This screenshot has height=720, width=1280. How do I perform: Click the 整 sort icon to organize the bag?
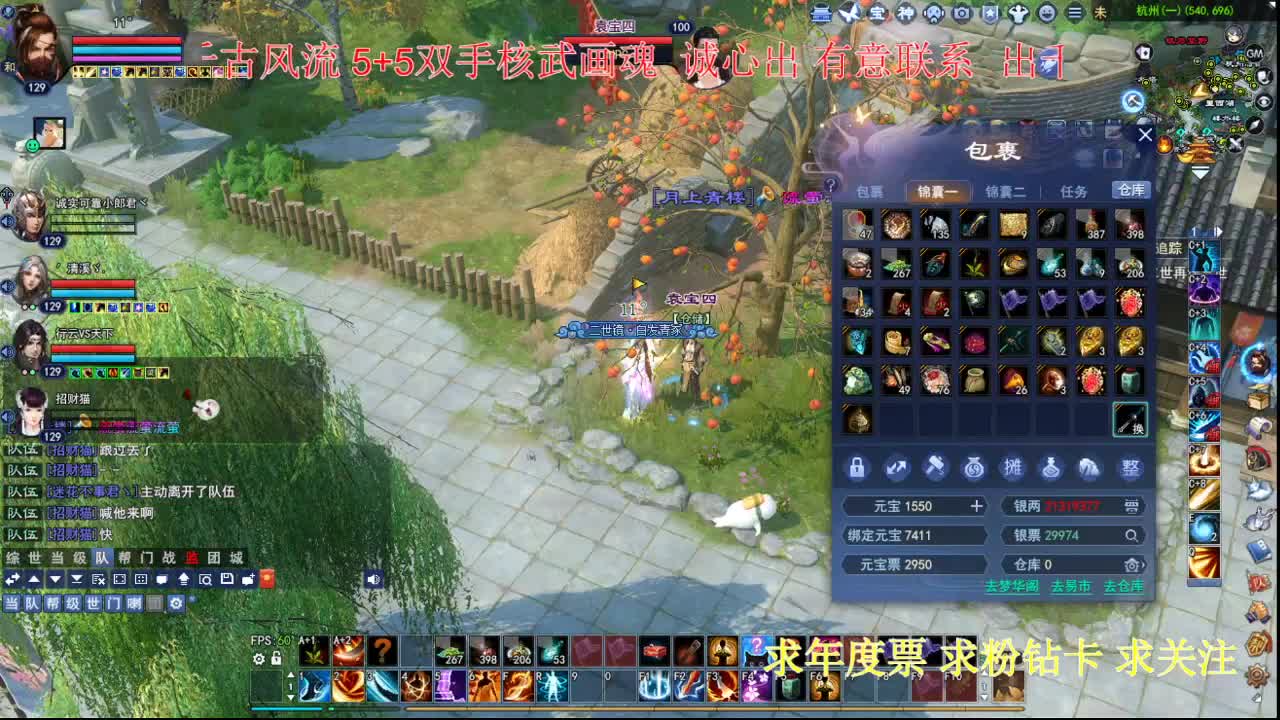(x=1132, y=468)
